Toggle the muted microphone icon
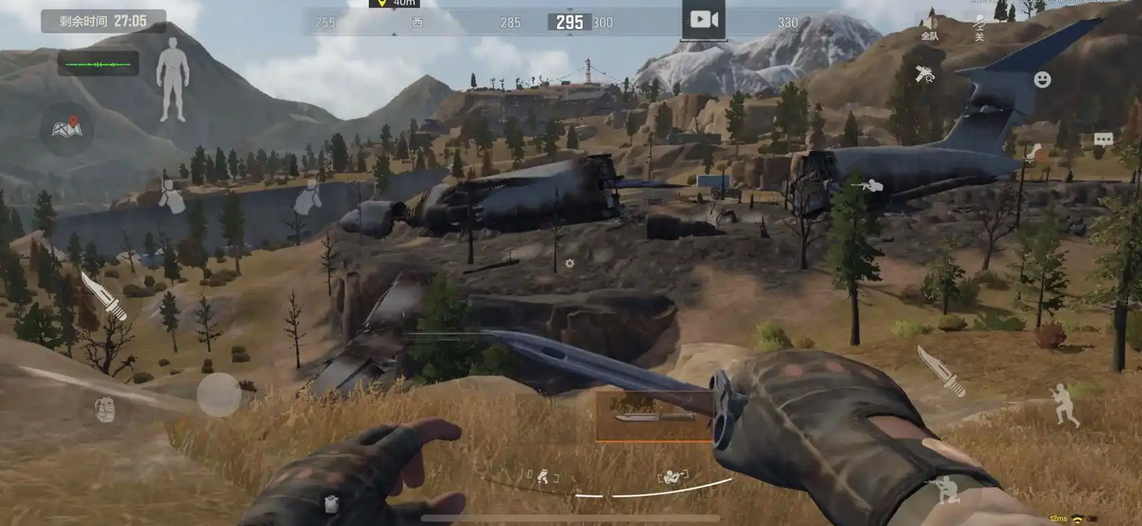The width and height of the screenshot is (1142, 526). click(x=980, y=27)
